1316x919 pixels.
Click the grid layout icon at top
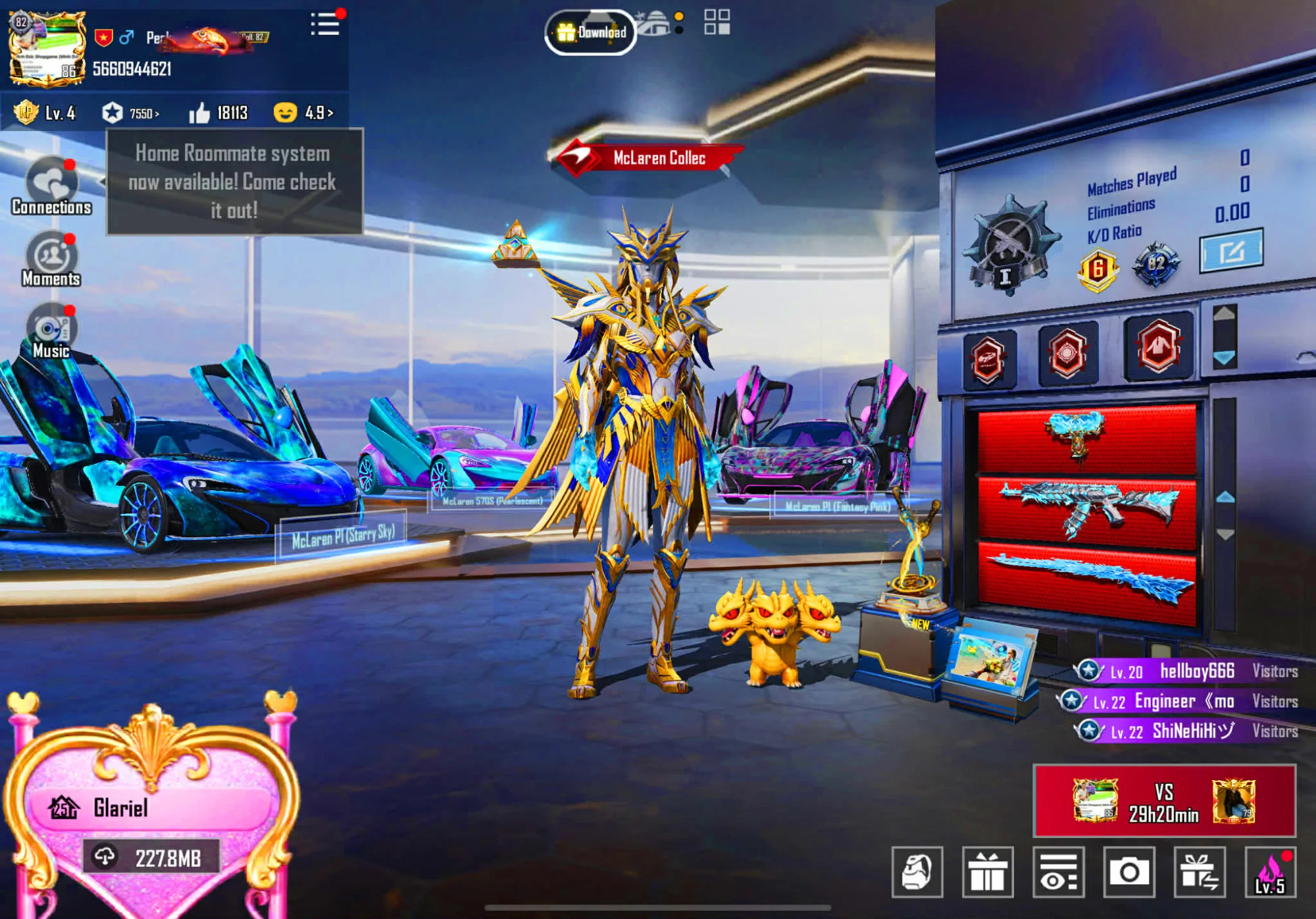click(717, 20)
